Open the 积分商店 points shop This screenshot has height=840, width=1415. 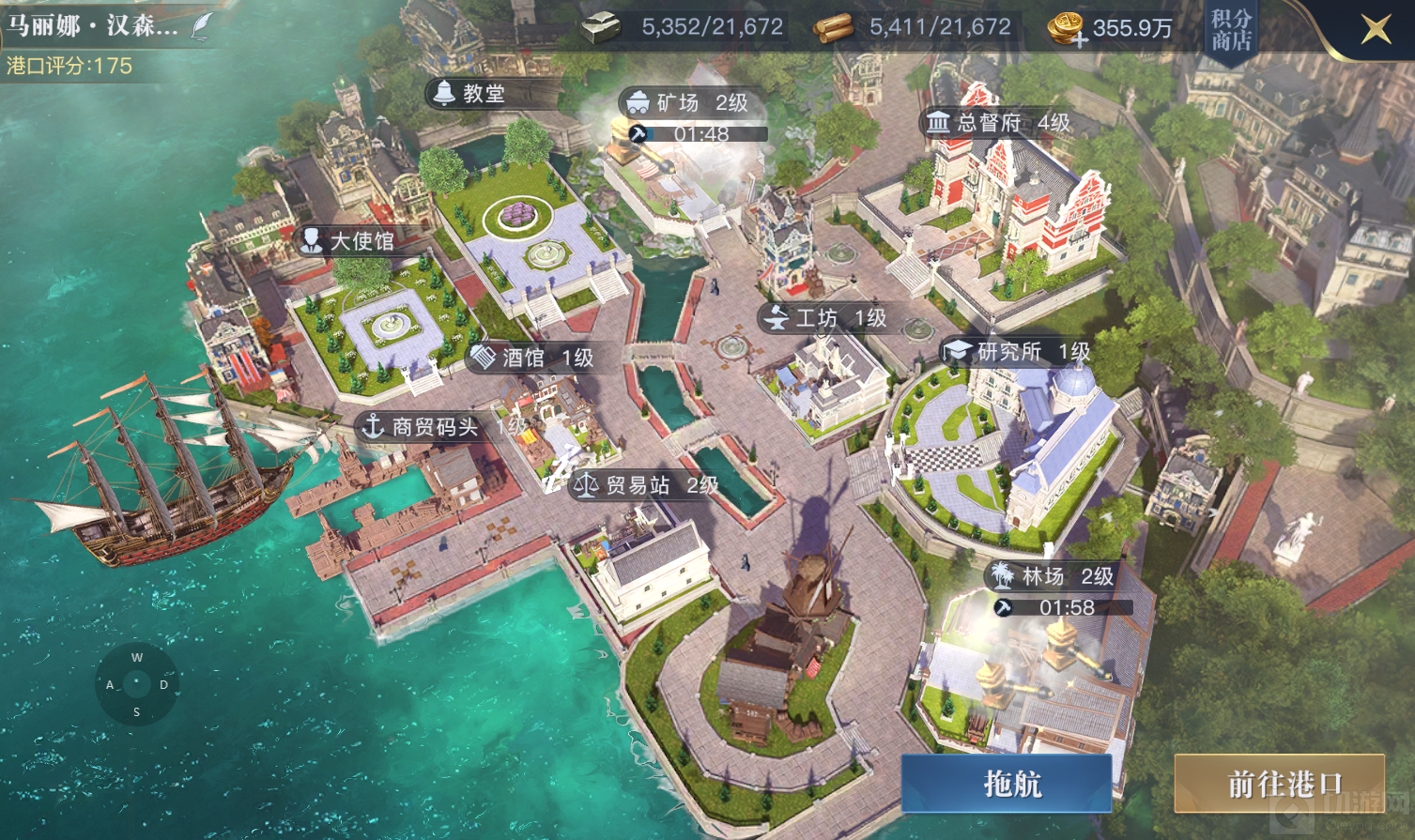tap(1231, 31)
